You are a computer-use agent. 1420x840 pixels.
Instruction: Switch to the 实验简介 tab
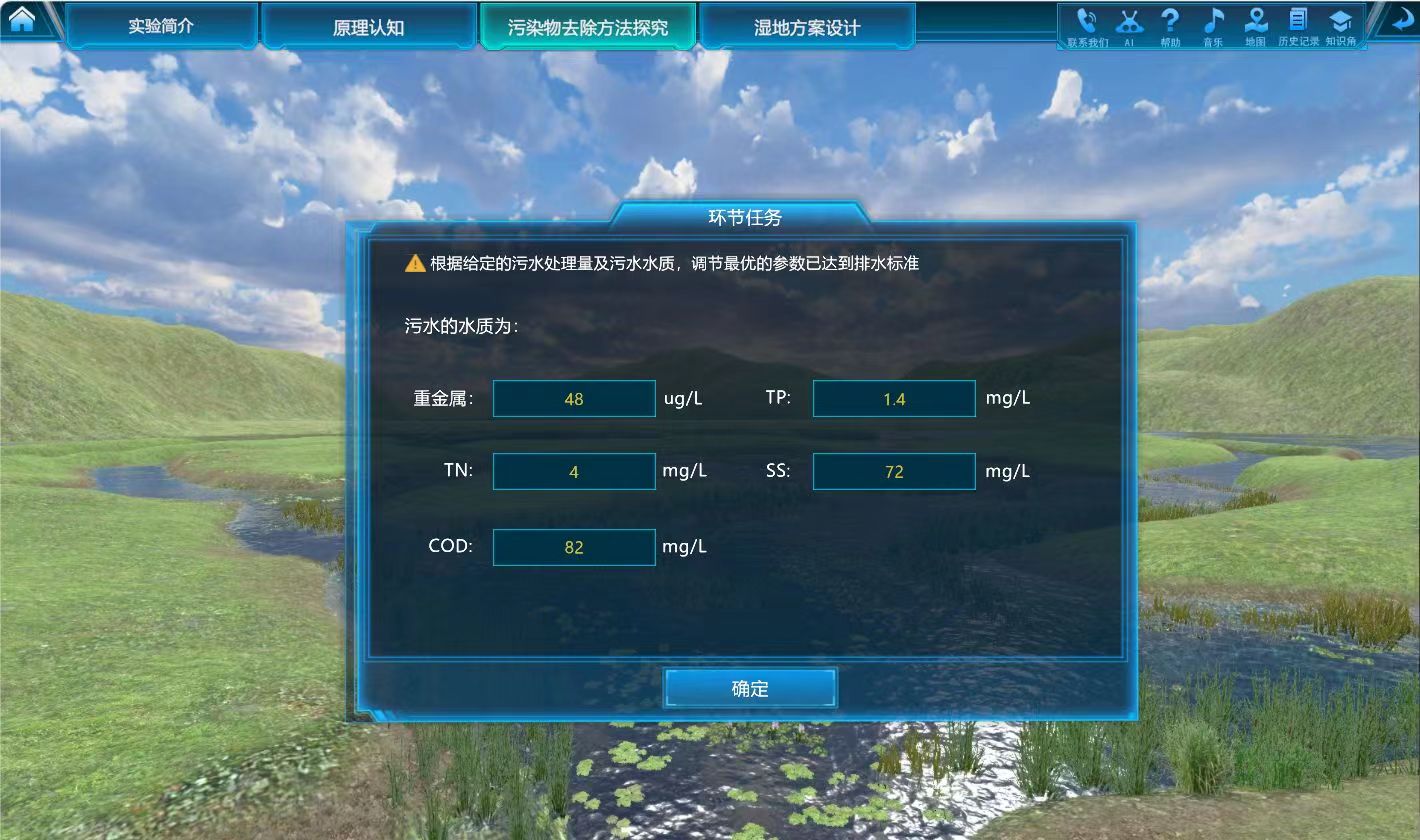[x=161, y=26]
